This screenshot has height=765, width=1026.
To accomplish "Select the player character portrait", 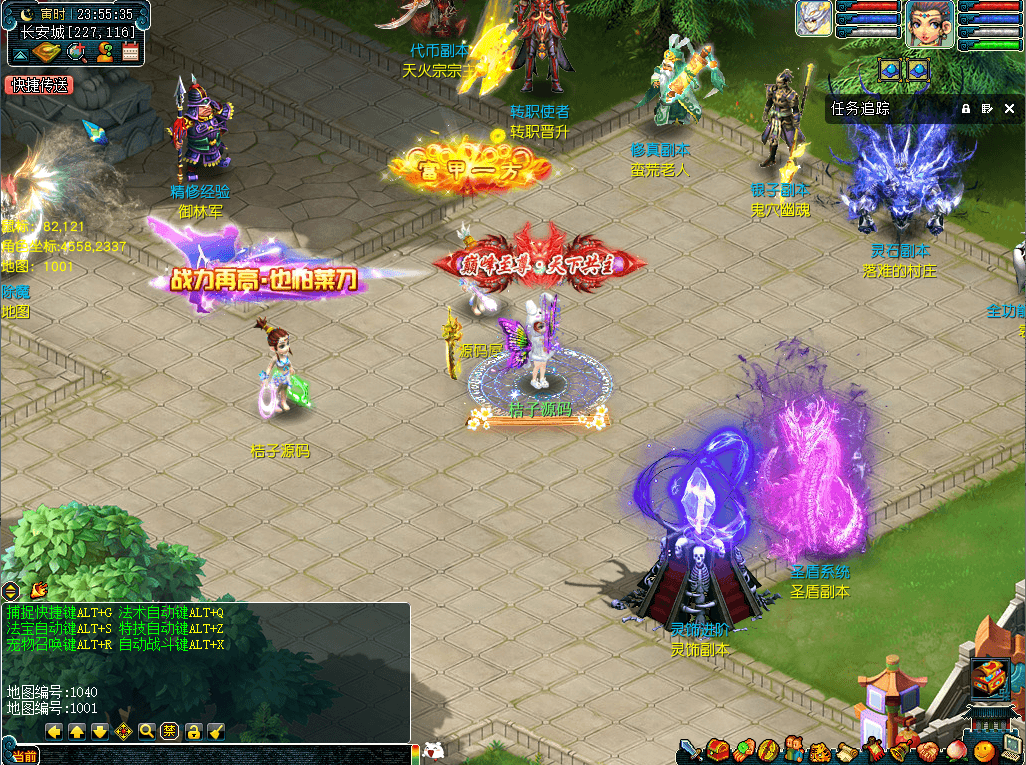I will (x=929, y=24).
